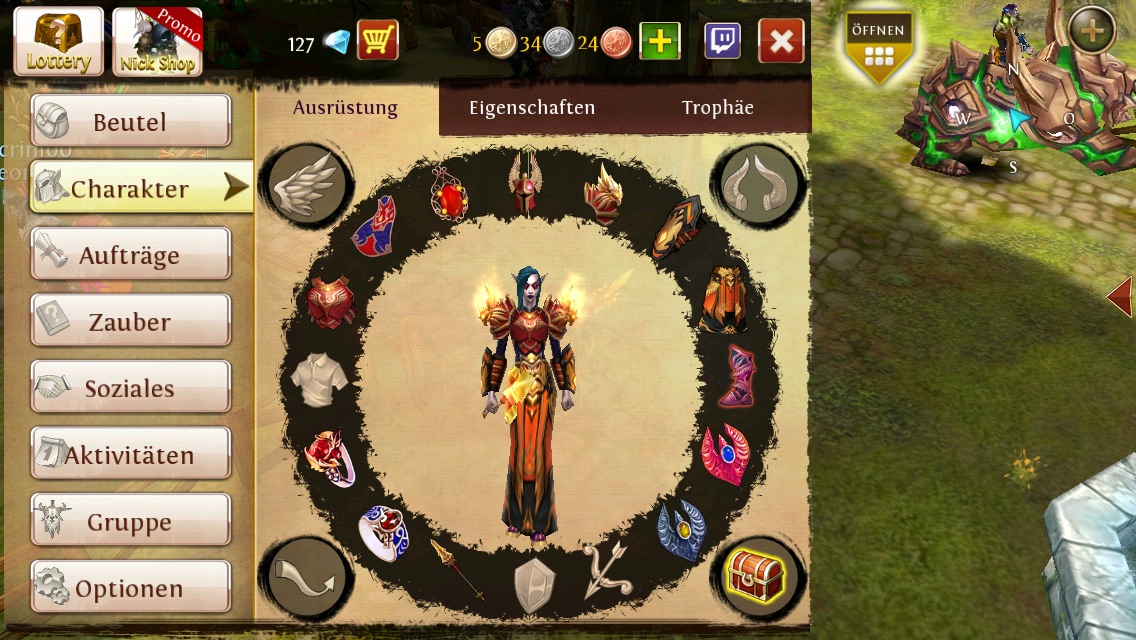Image resolution: width=1136 pixels, height=640 pixels.
Task: Select the white shirt equipment slot
Action: pyautogui.click(x=319, y=380)
